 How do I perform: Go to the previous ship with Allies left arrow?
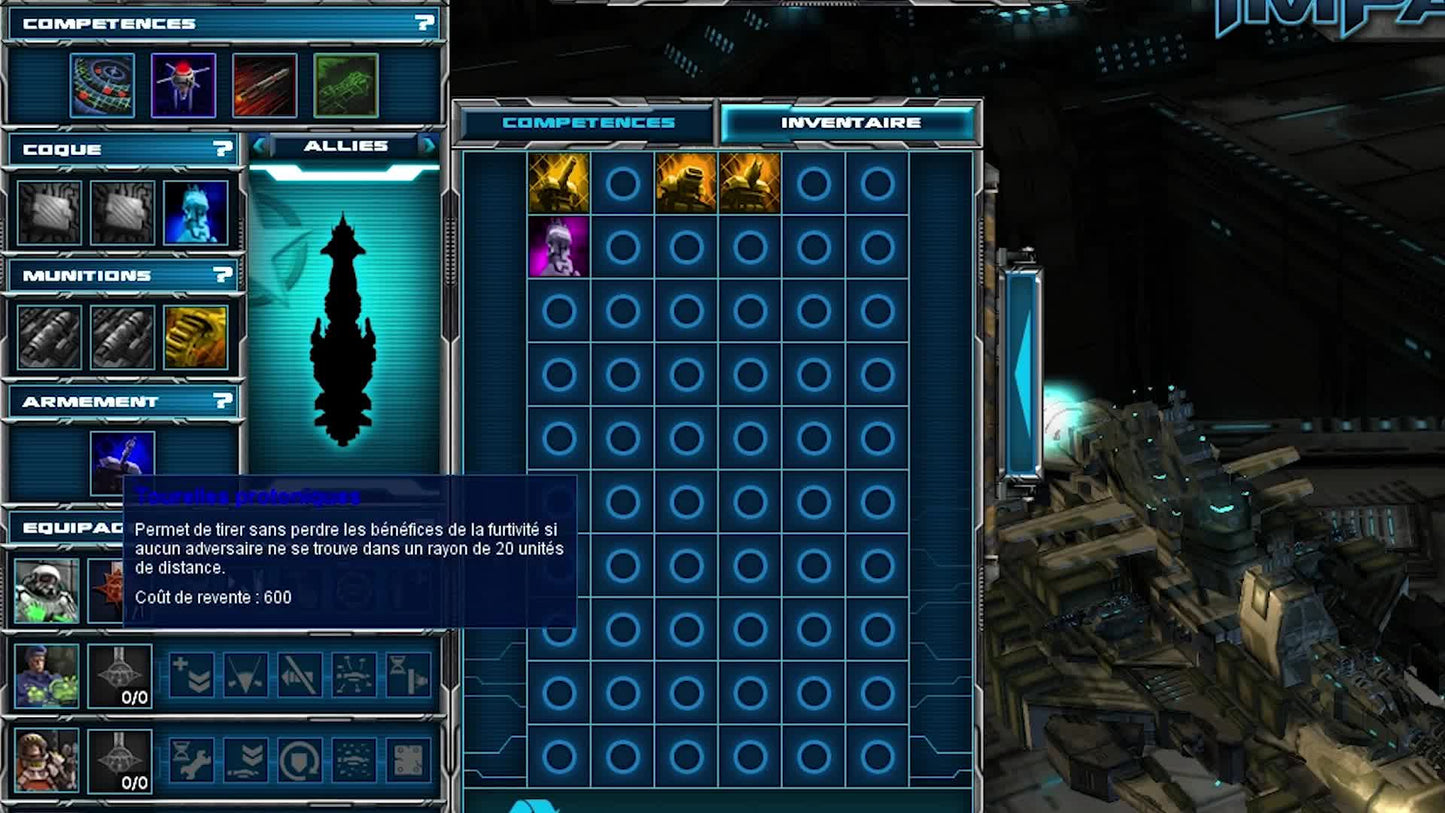(262, 146)
